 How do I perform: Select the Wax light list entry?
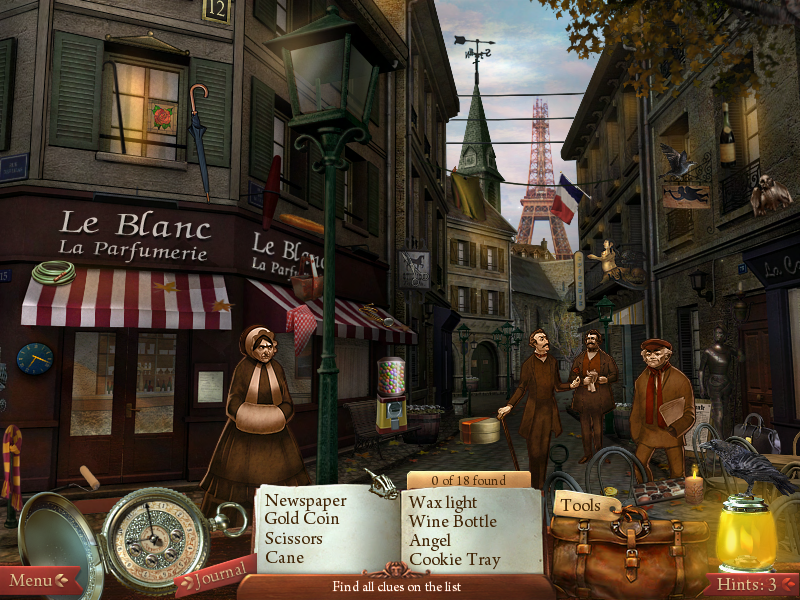[x=443, y=501]
